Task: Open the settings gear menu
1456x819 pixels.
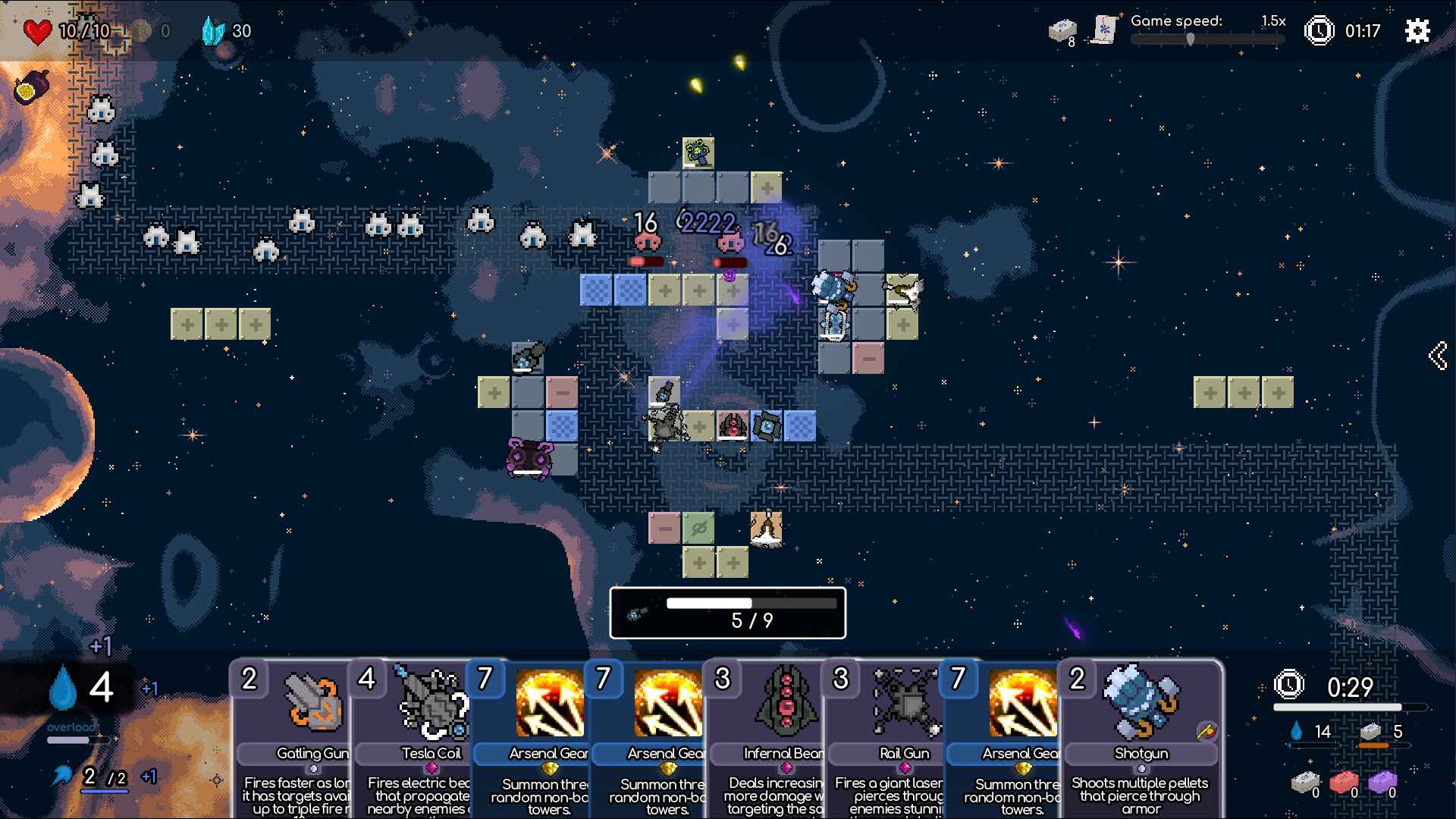Action: (x=1417, y=31)
